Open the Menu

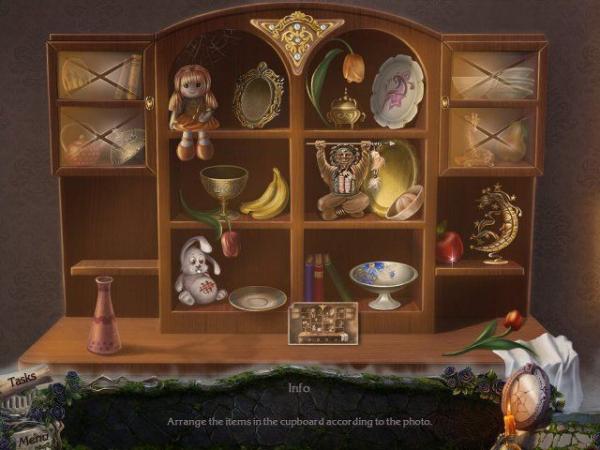click(32, 436)
